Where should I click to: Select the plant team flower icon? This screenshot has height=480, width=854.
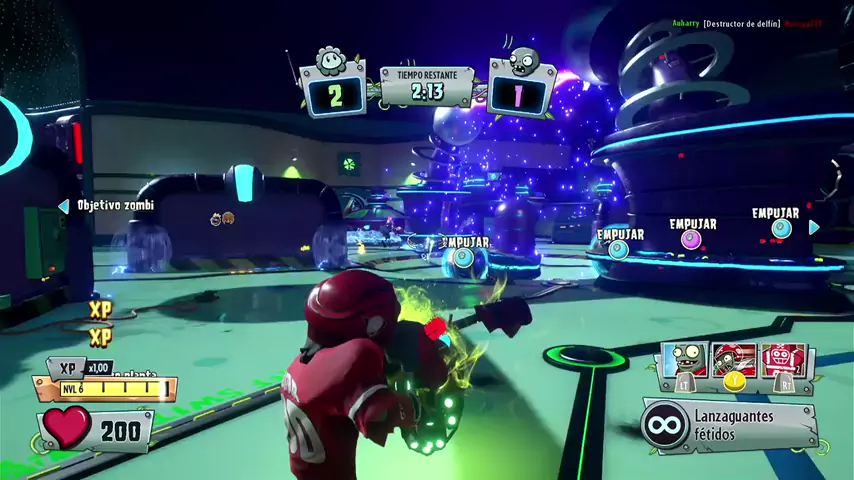pos(331,61)
